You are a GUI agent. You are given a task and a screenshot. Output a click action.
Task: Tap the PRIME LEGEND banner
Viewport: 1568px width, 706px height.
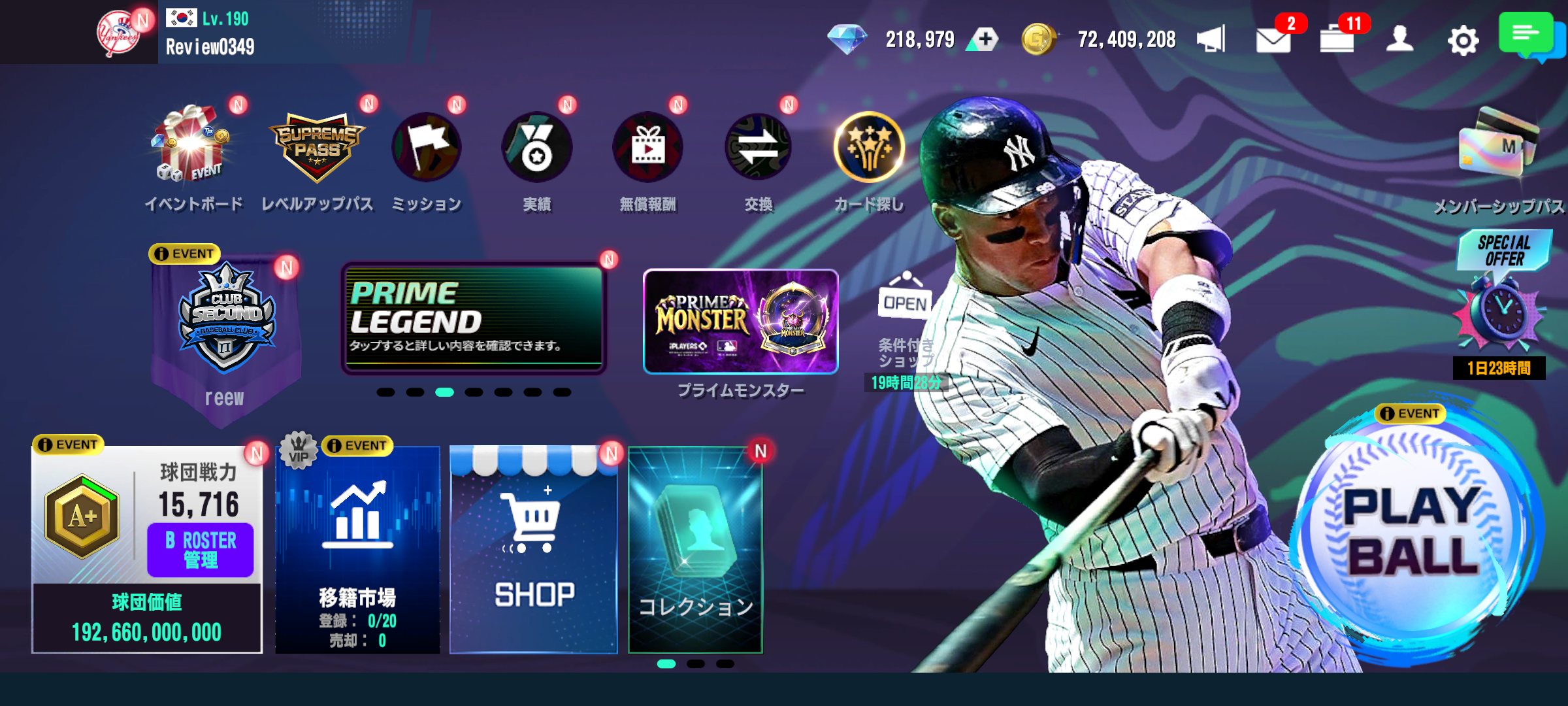coord(474,318)
